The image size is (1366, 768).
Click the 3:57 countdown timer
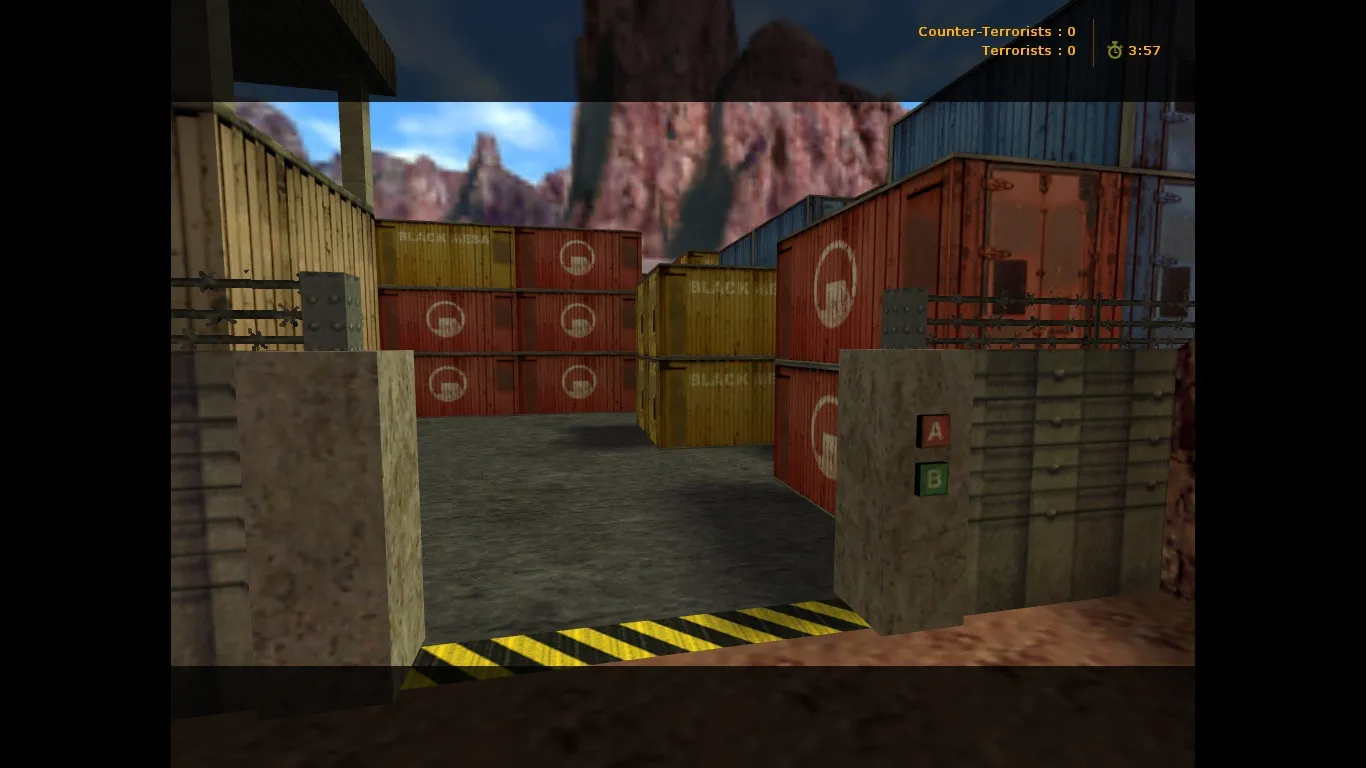[1143, 50]
